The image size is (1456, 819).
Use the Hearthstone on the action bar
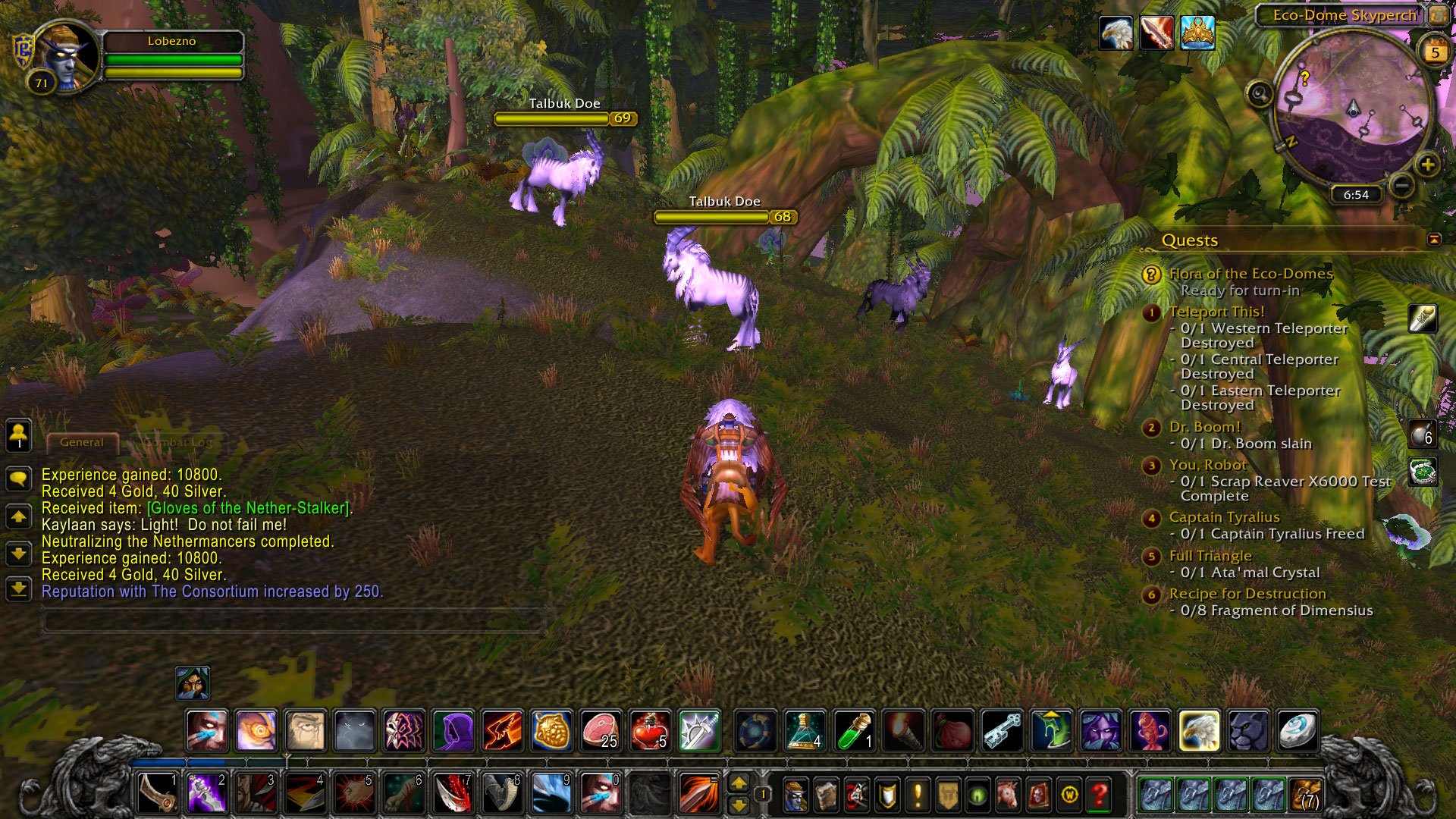coord(1298,731)
